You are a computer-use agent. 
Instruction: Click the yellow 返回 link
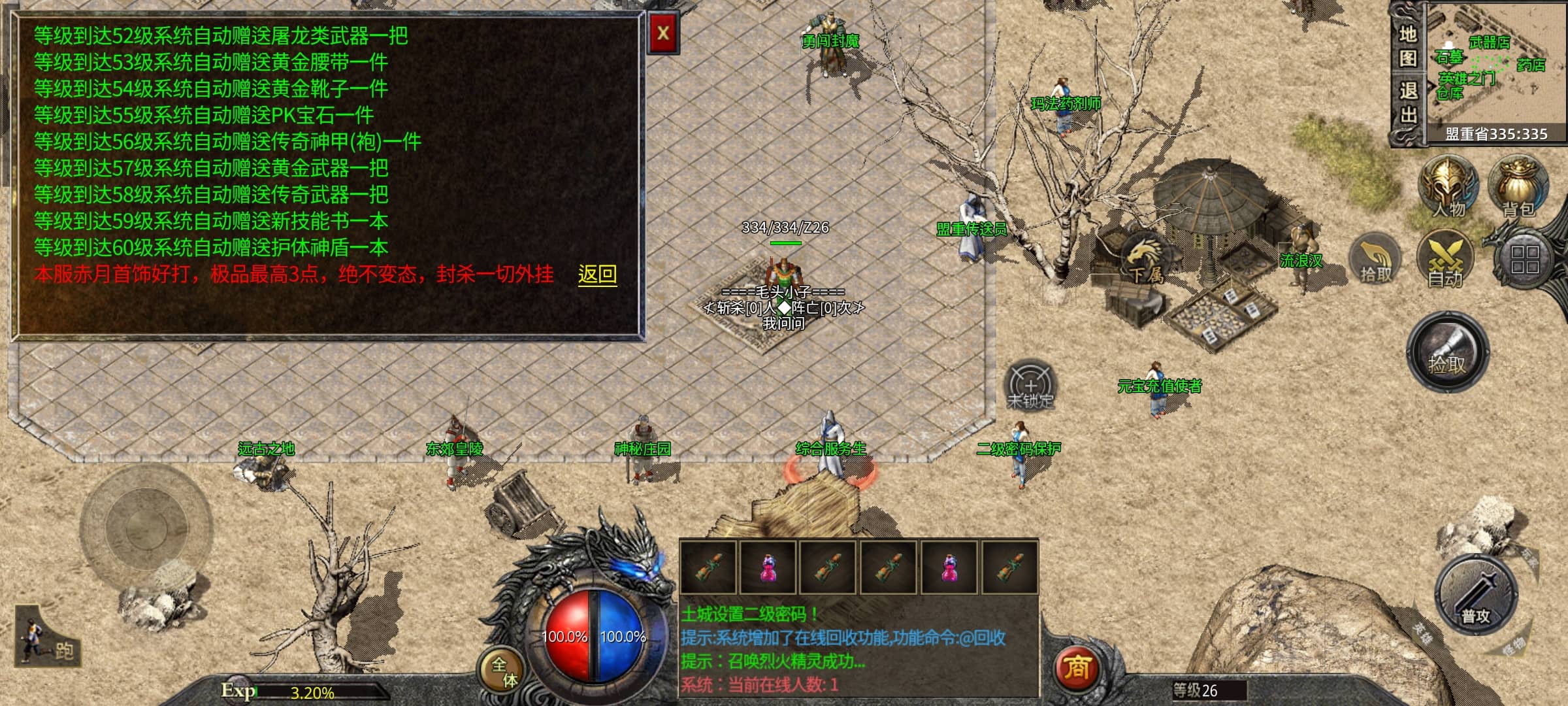[x=597, y=274]
